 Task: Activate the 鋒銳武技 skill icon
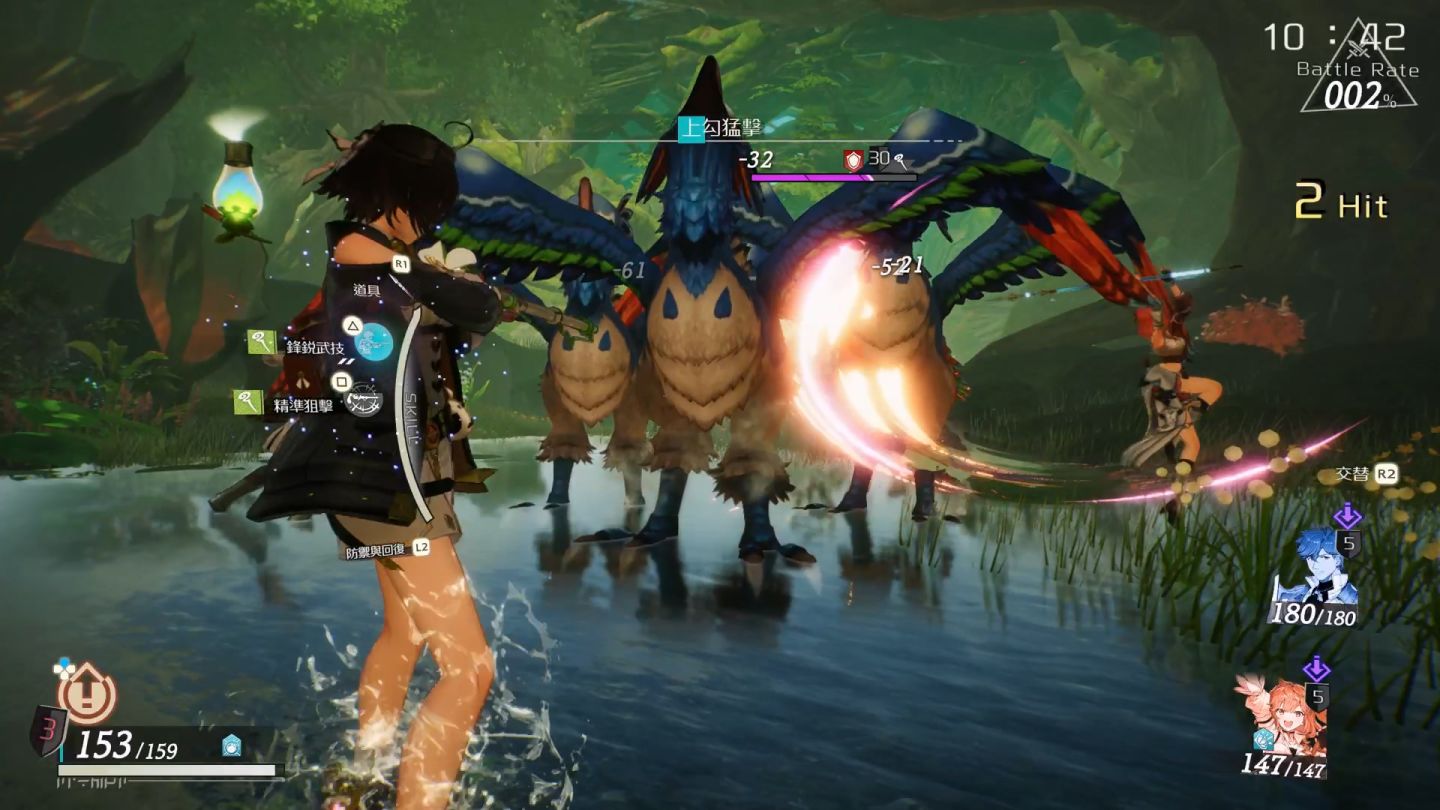pos(373,343)
